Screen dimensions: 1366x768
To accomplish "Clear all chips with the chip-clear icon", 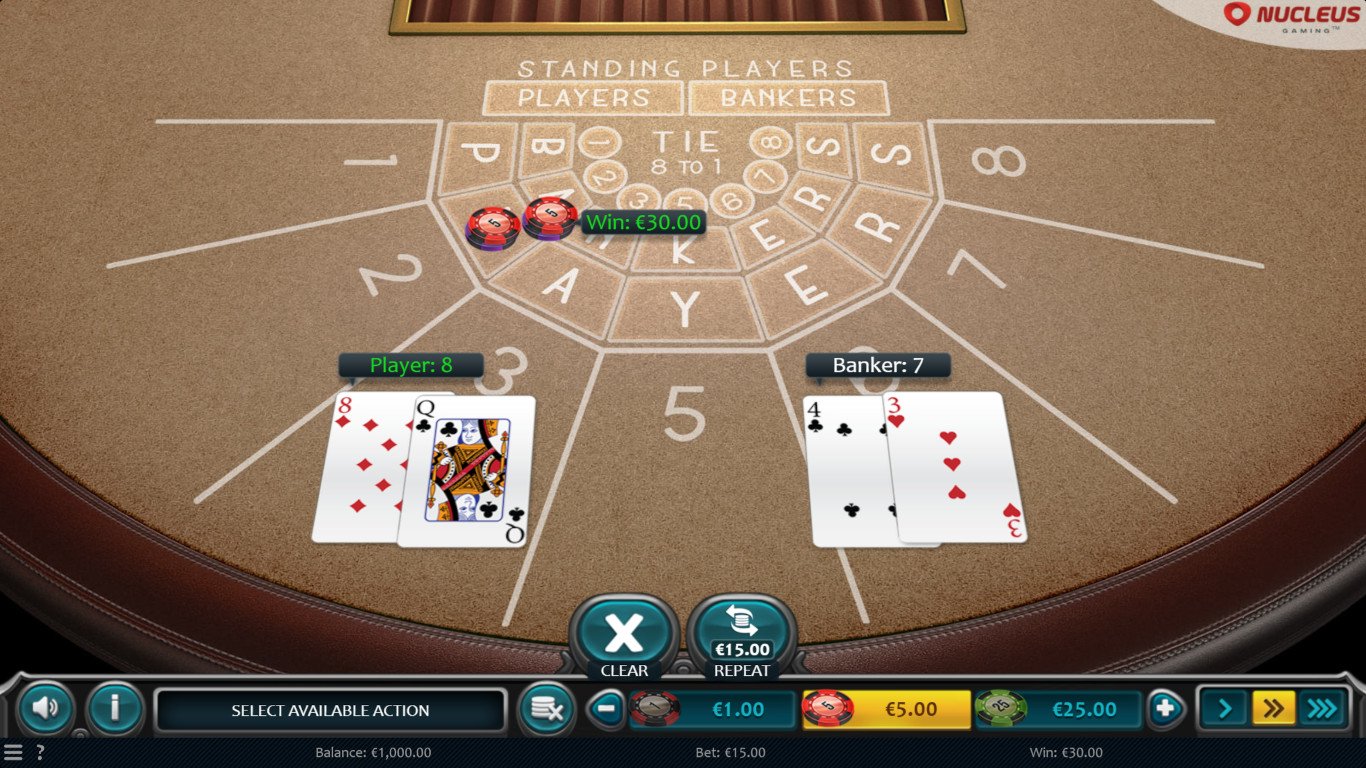I will (x=548, y=709).
